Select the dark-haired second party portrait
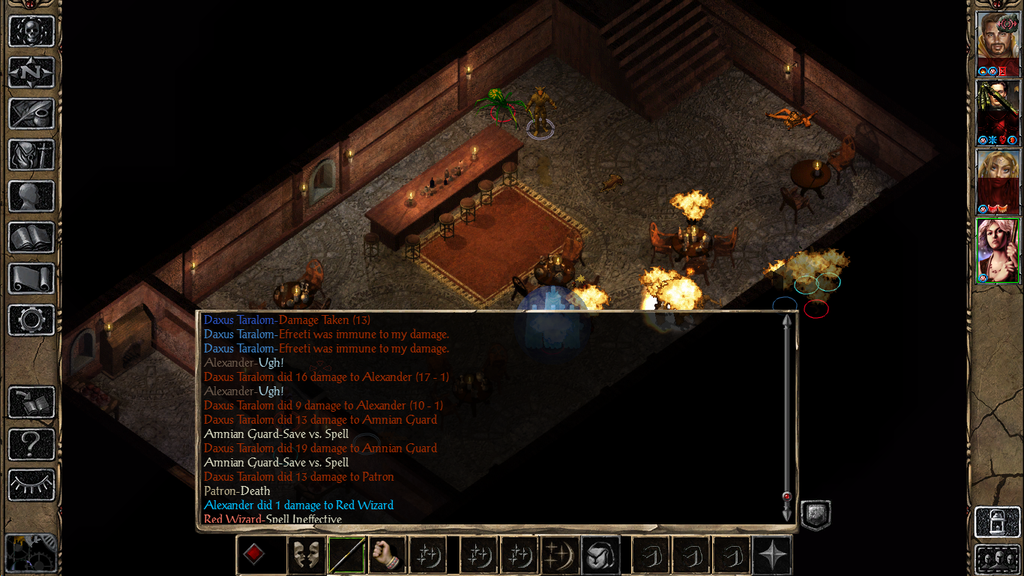This screenshot has height=576, width=1024. coord(997,106)
